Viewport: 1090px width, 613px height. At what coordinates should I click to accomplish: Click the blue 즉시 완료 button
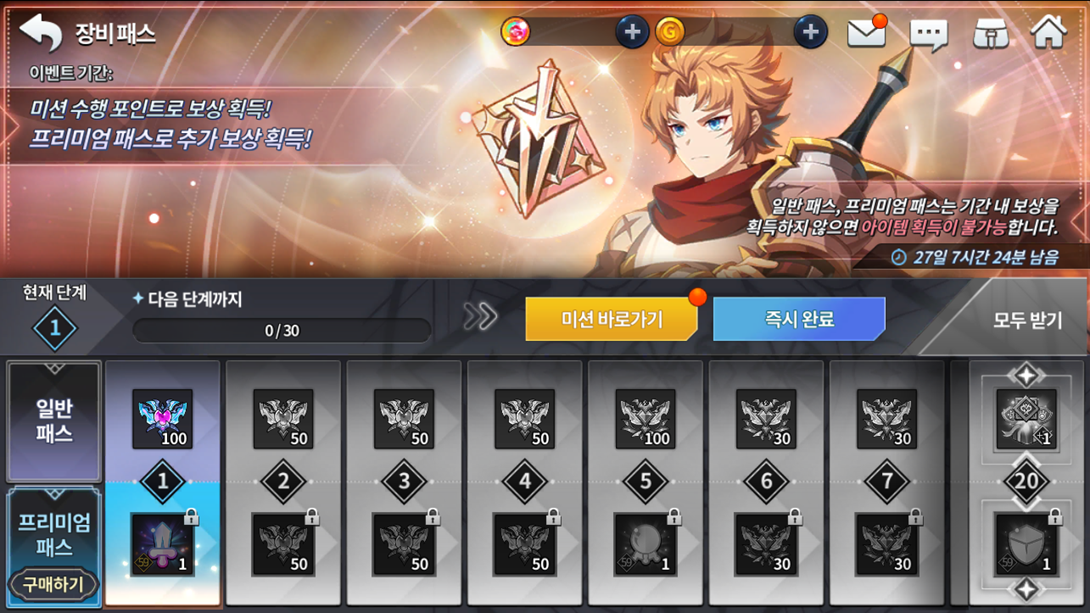[x=799, y=320]
